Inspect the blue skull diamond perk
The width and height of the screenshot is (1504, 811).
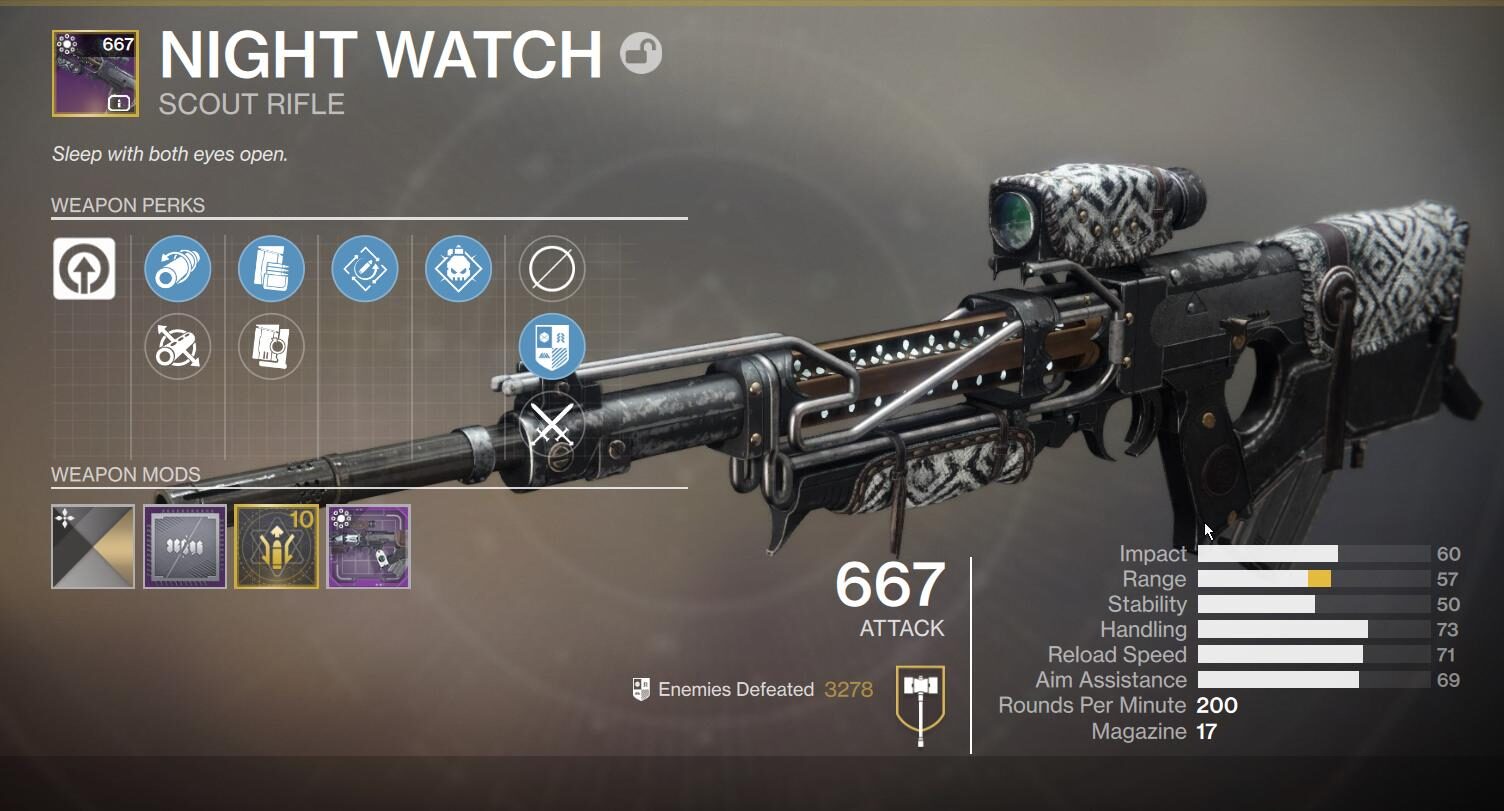click(458, 269)
